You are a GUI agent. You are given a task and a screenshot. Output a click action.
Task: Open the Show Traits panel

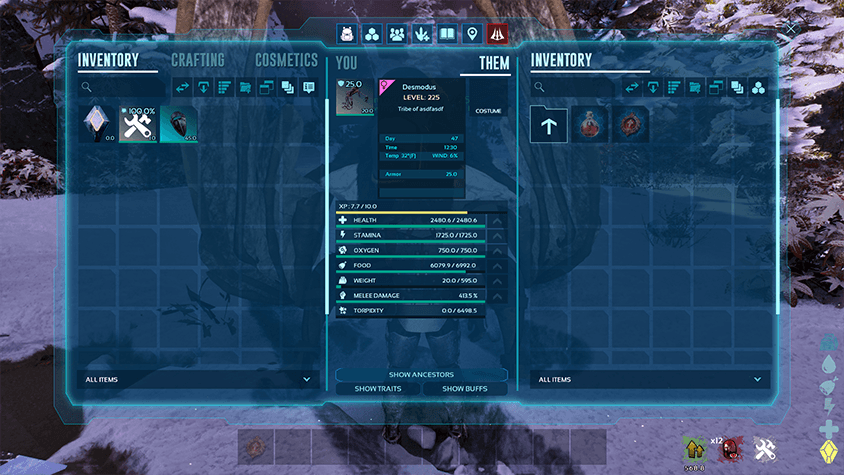[x=379, y=388]
